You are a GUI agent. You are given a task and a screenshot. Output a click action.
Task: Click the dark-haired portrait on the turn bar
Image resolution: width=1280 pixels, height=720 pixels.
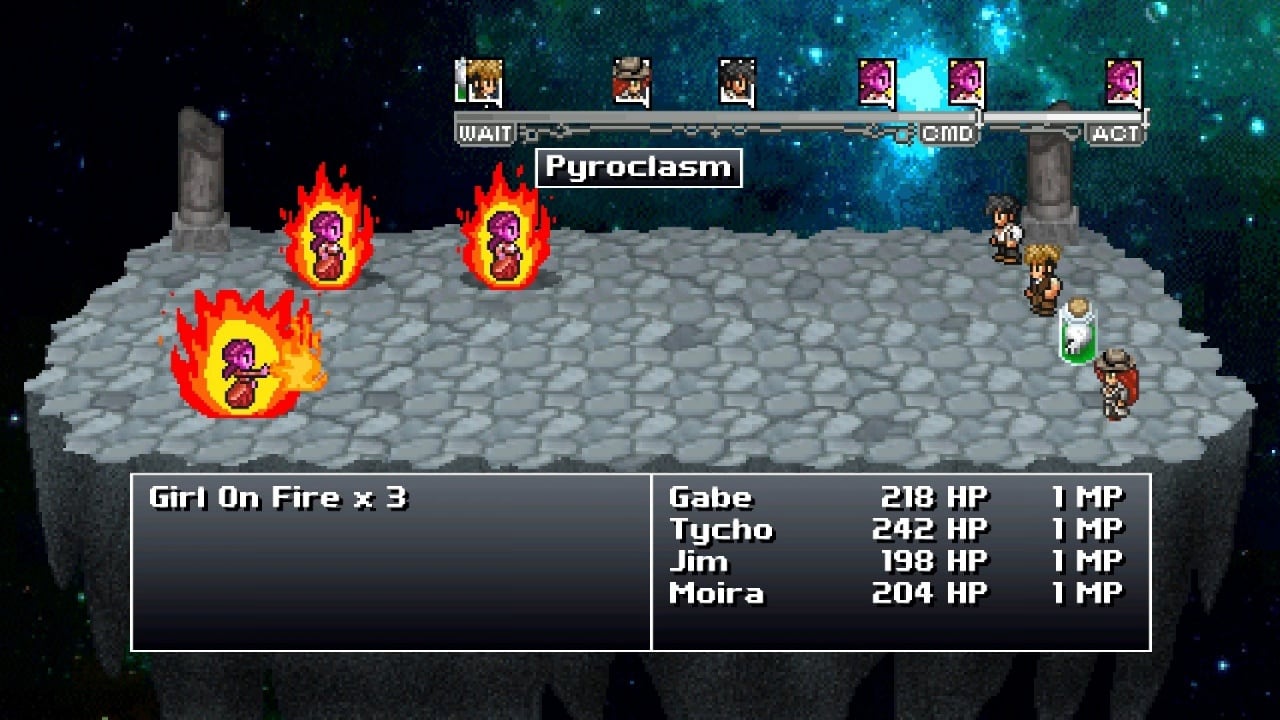(737, 81)
